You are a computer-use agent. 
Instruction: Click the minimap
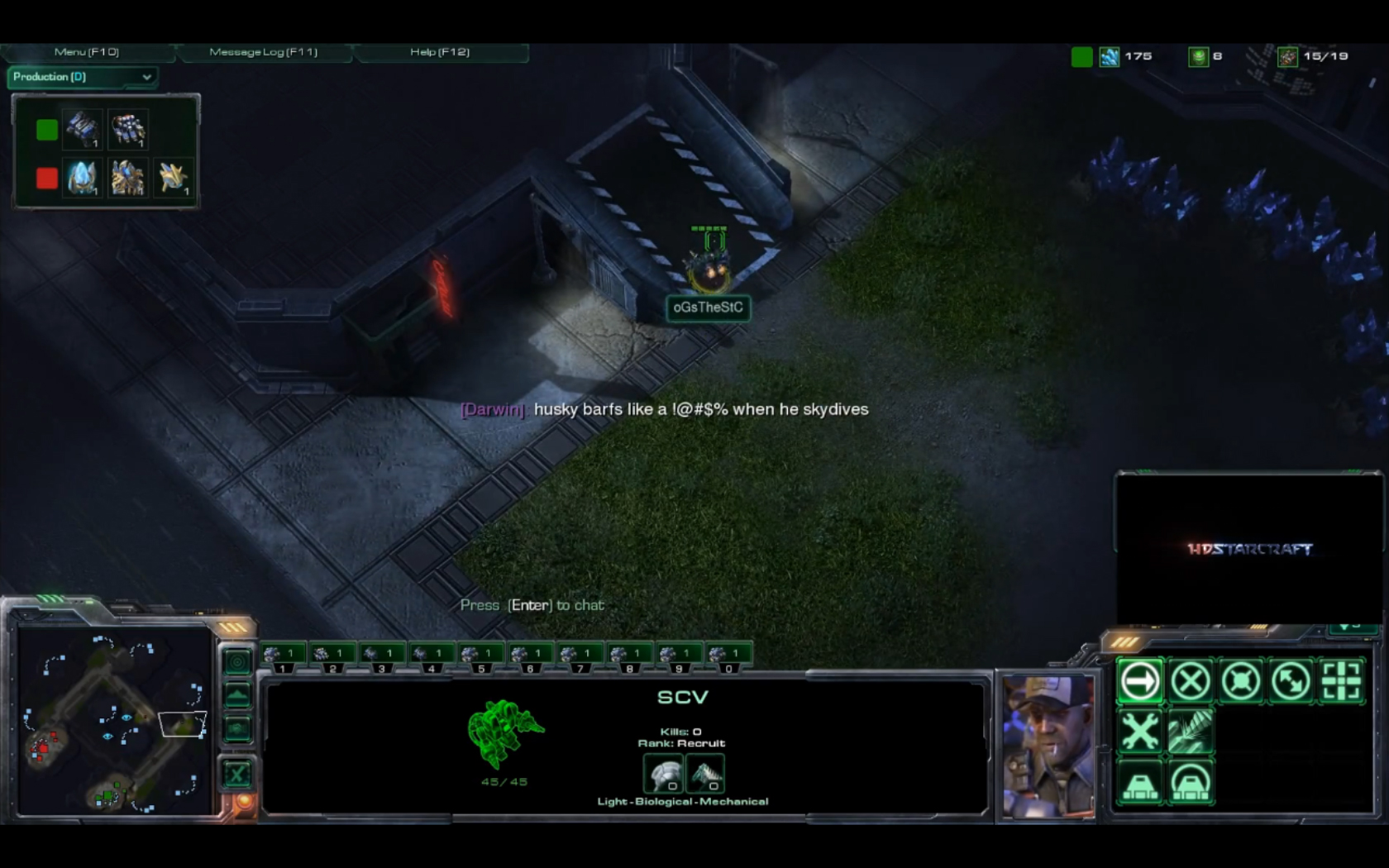(114, 721)
